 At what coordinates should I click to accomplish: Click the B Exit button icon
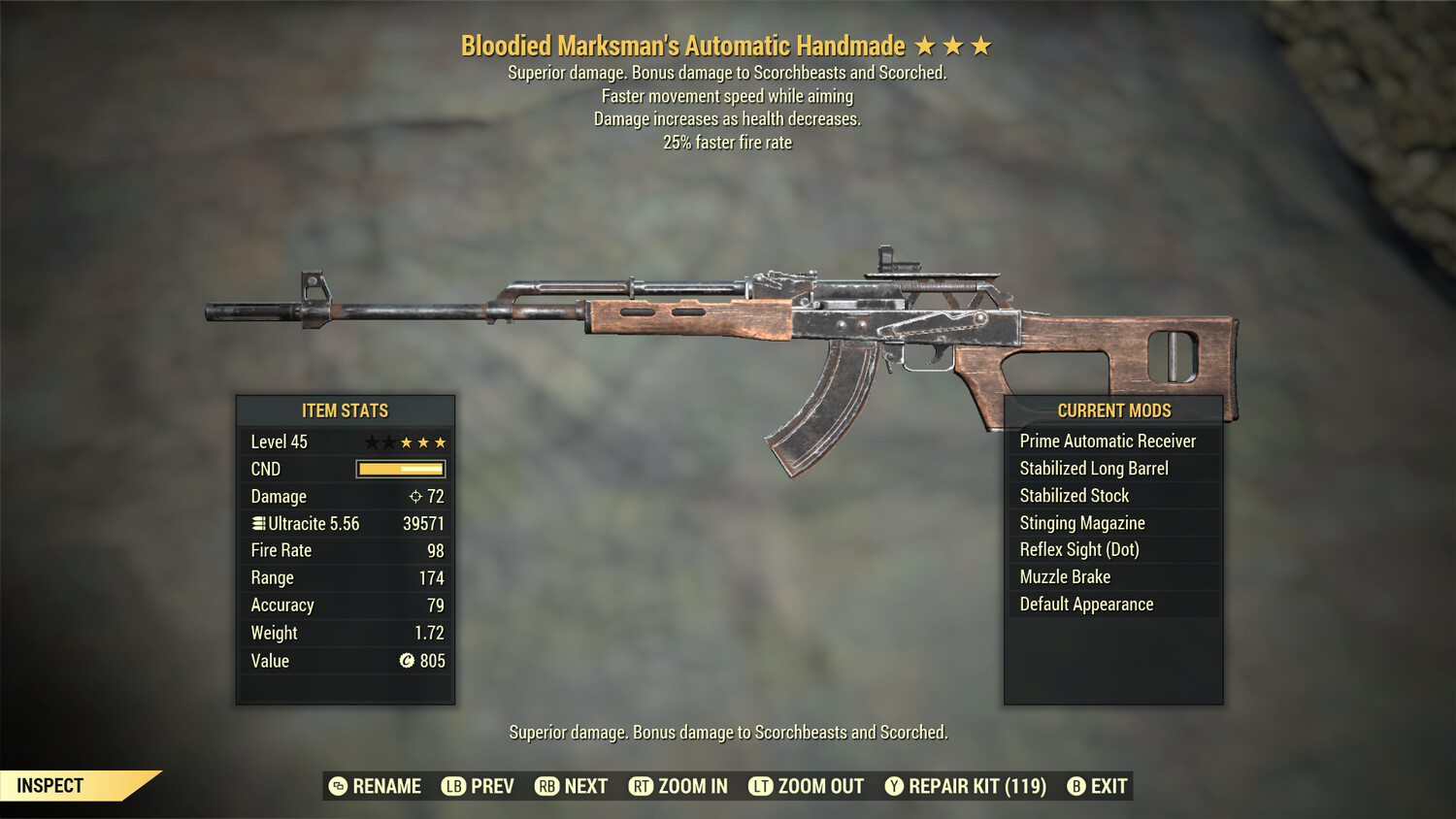(x=1075, y=786)
